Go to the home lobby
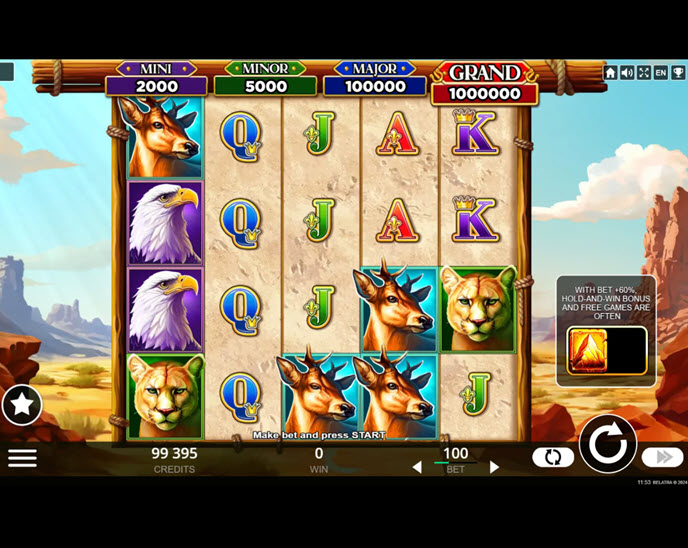 611,73
